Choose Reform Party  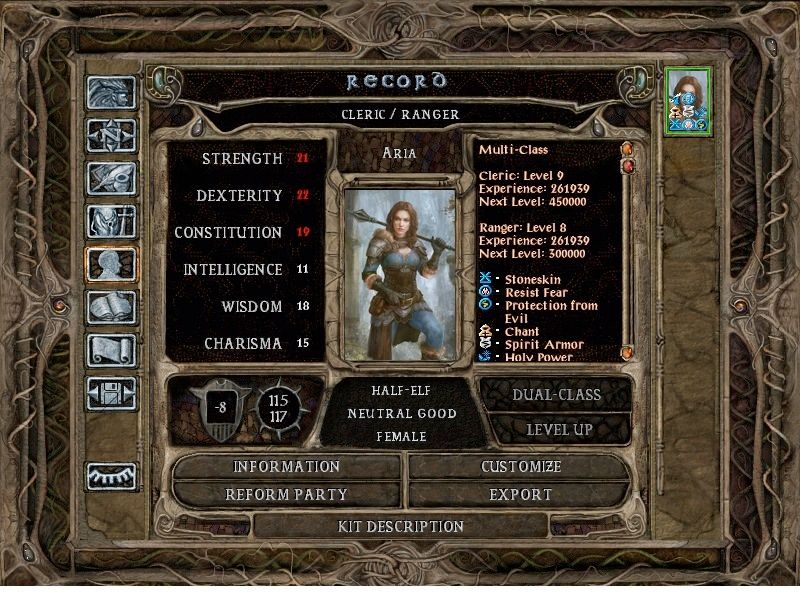(287, 494)
